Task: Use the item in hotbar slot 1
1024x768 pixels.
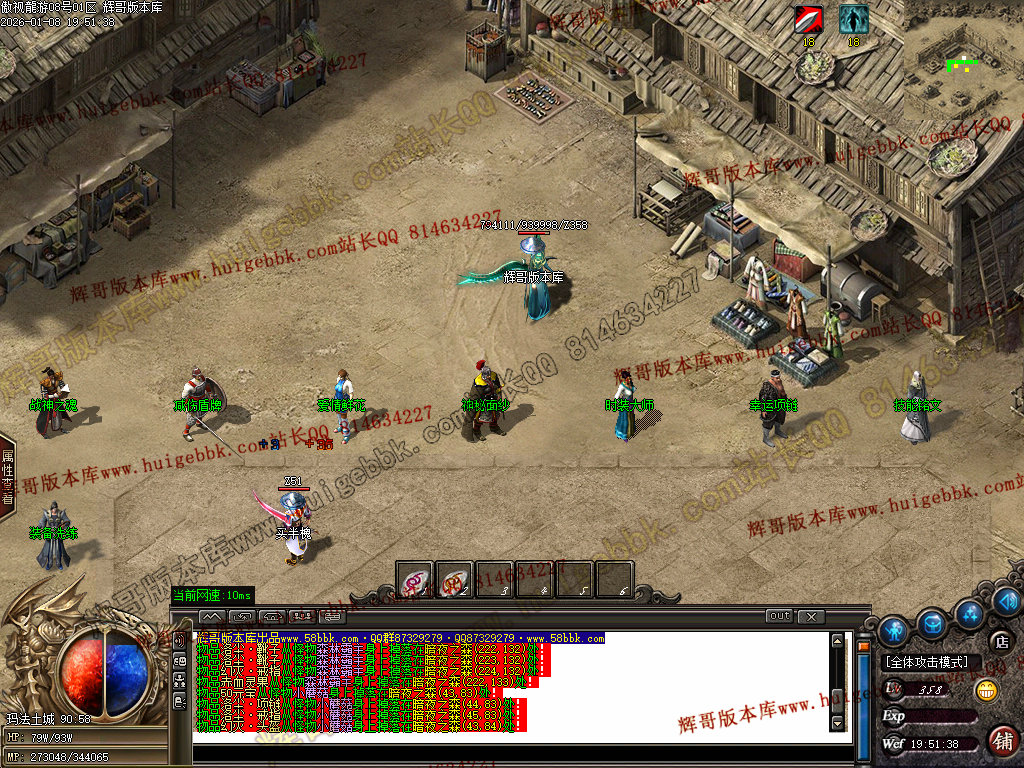Action: pos(415,580)
